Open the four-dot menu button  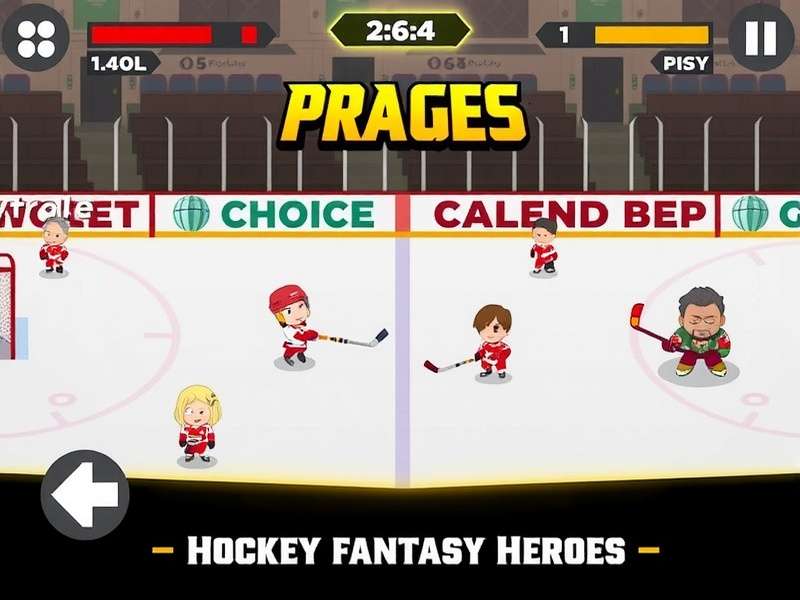pyautogui.click(x=36, y=38)
